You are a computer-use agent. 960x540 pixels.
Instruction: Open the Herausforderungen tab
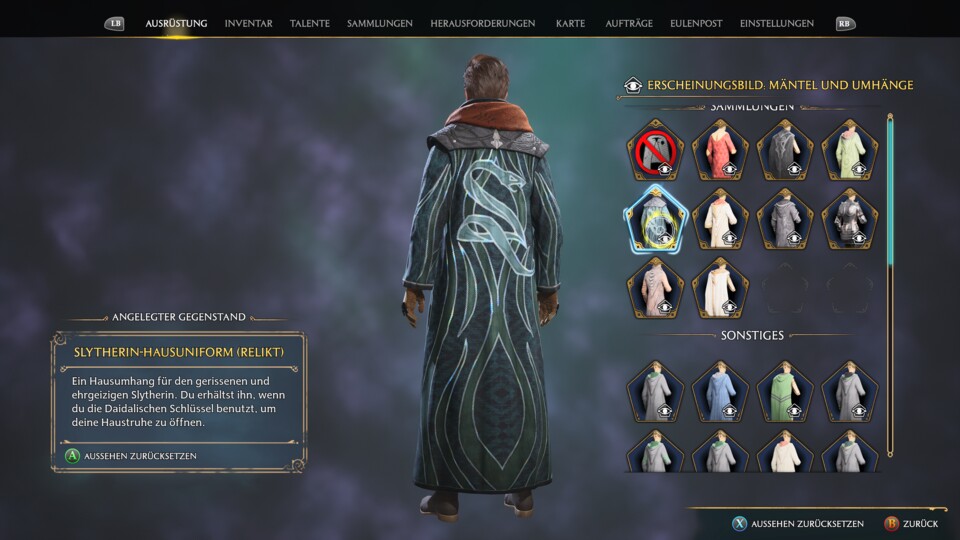pos(482,23)
